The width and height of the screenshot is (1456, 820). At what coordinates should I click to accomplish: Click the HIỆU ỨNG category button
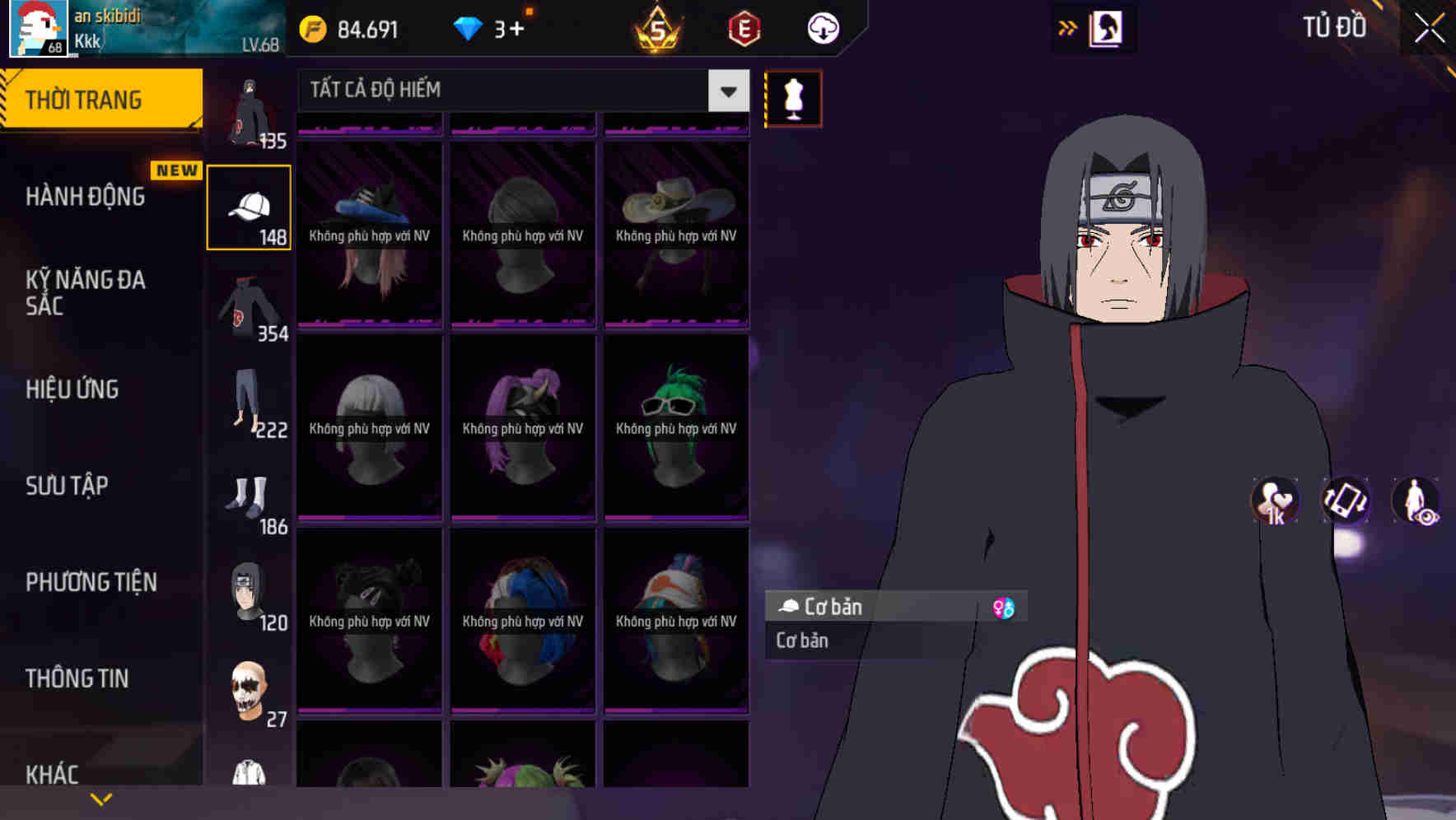(x=72, y=389)
